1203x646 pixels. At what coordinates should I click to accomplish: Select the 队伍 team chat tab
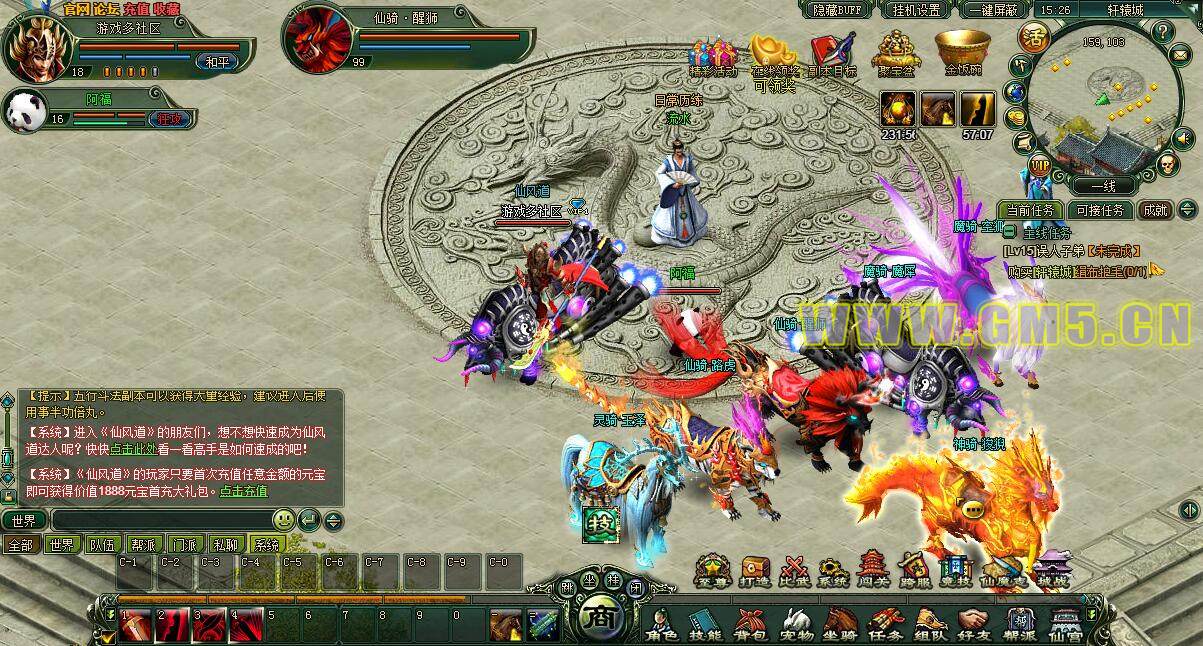(102, 545)
